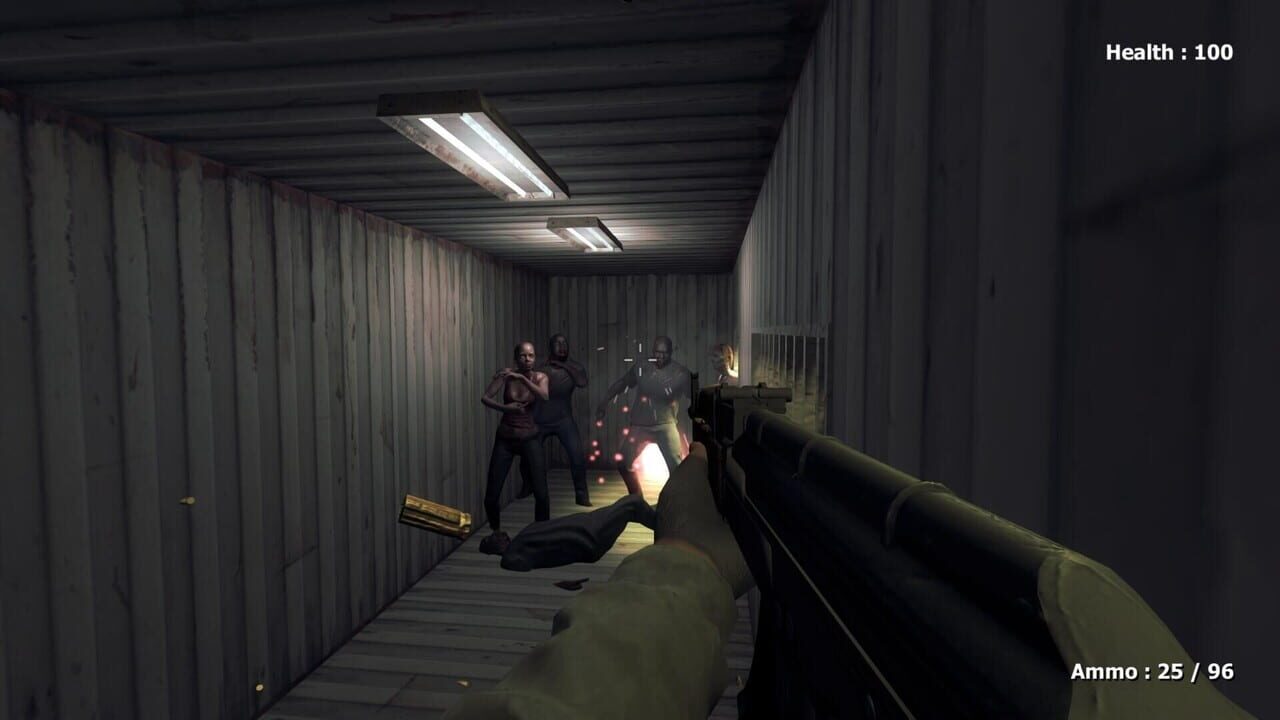Click the glowing orange light at hallway end
1280x720 pixels.
(732, 365)
